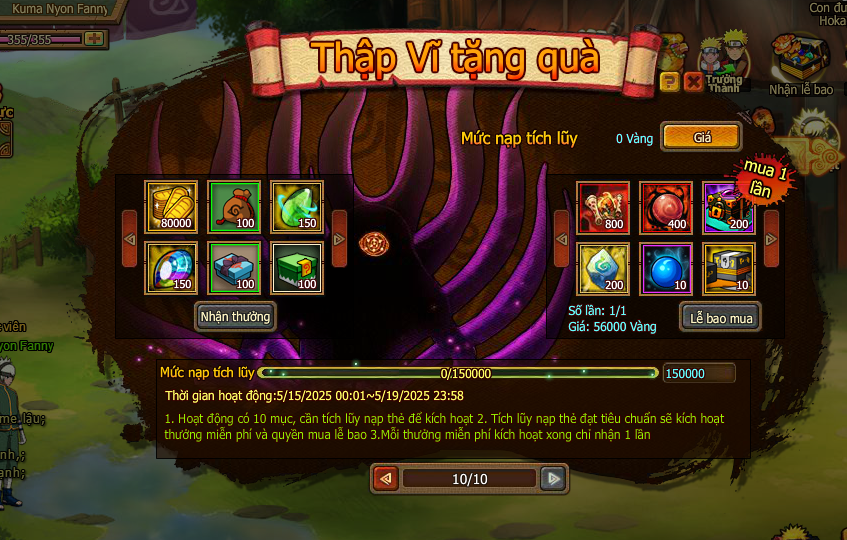Click the orange Giá button
This screenshot has width=847, height=540.
point(701,137)
